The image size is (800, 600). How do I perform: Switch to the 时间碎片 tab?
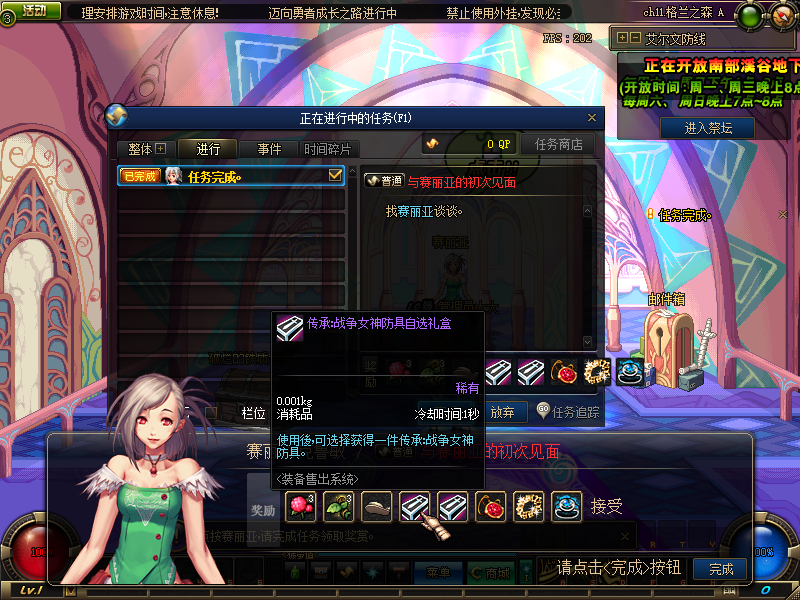[327, 149]
